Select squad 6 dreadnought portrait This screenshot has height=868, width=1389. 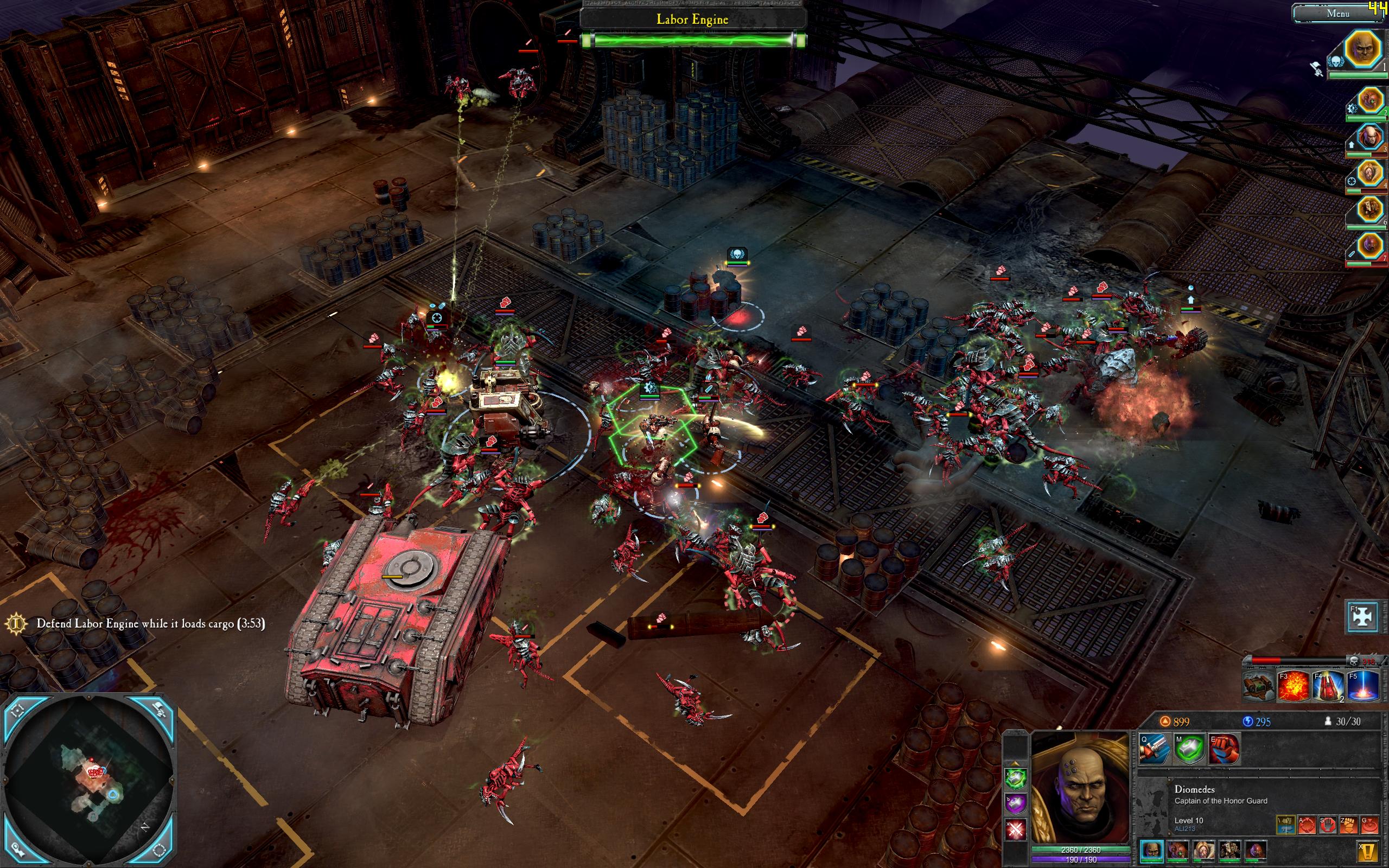pyautogui.click(x=1370, y=210)
